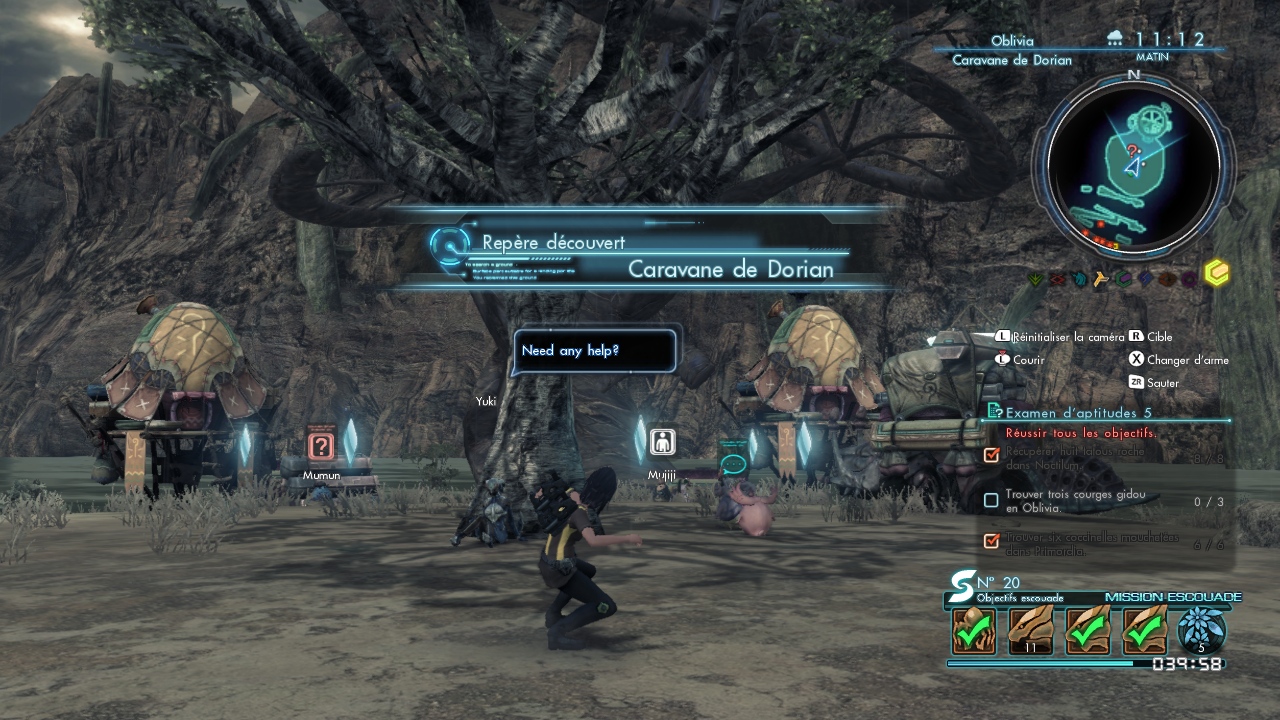Screen dimensions: 1280x720
Task: Select the highlighted yellow division emblem
Action: pyautogui.click(x=1216, y=273)
